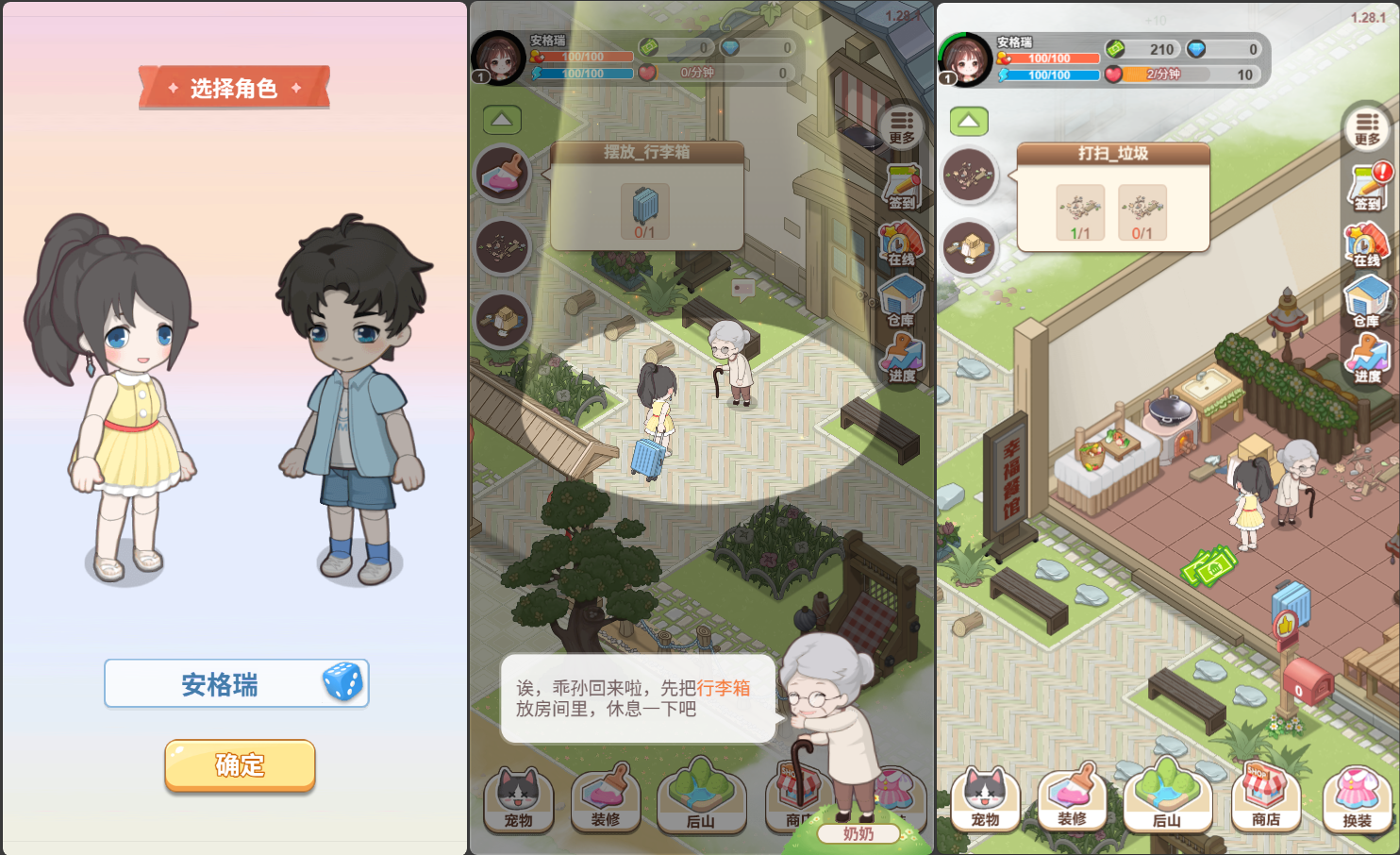
Task: Select the pink paintbrush decorating task icon
Action: click(x=503, y=175)
